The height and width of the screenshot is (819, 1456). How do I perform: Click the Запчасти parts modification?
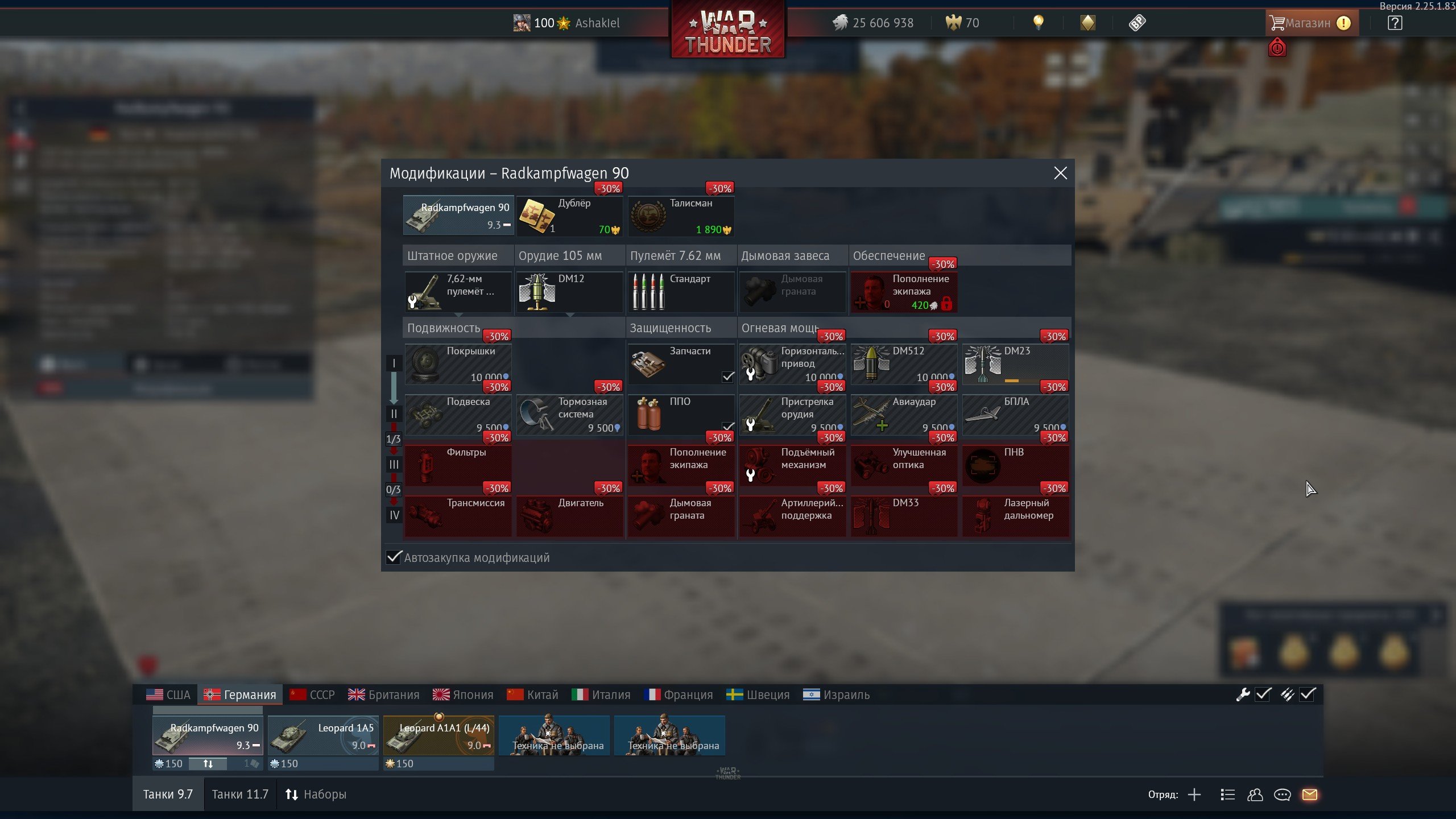[x=681, y=363]
